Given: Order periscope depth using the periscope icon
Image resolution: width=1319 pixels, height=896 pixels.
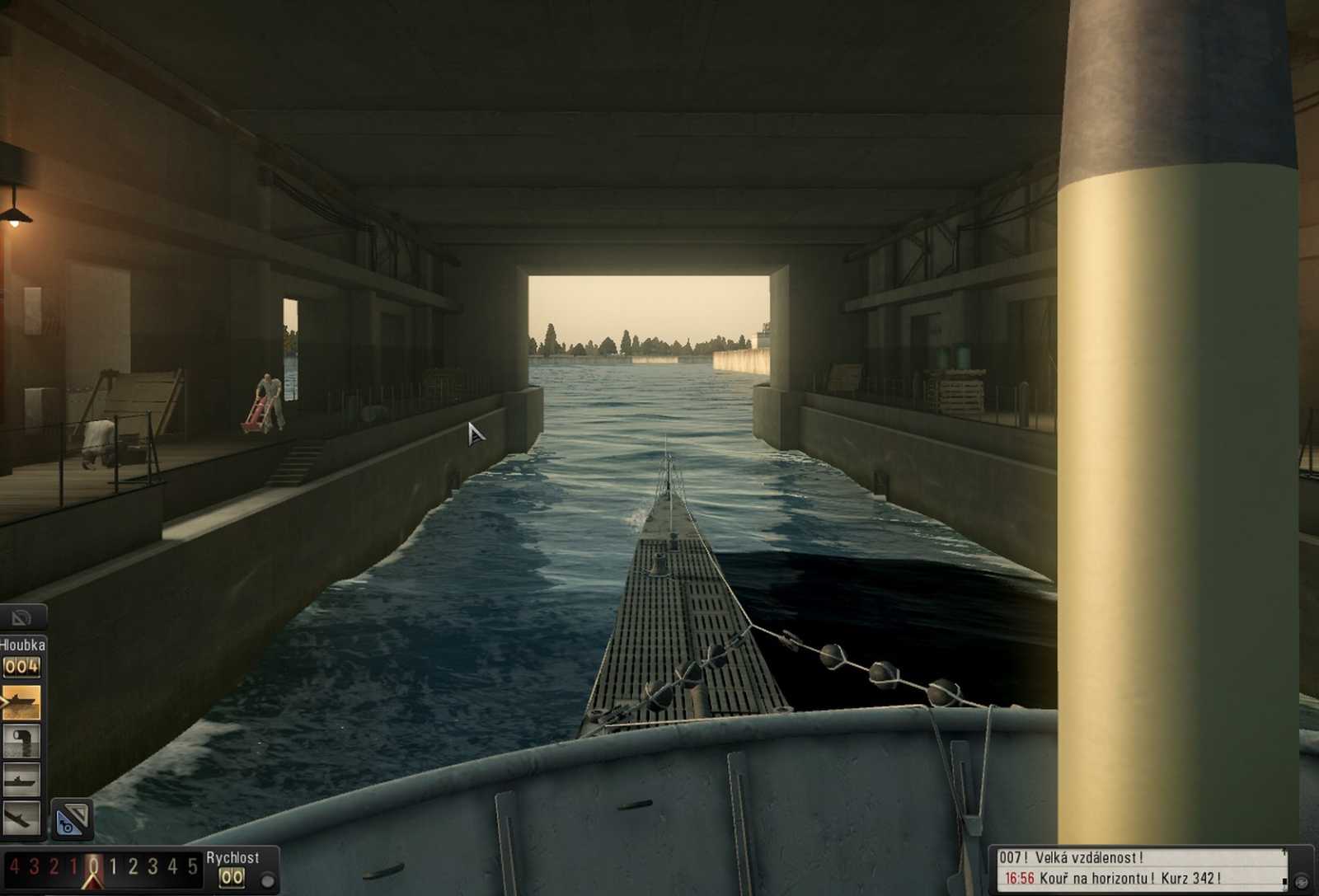Looking at the screenshot, I should [x=22, y=742].
